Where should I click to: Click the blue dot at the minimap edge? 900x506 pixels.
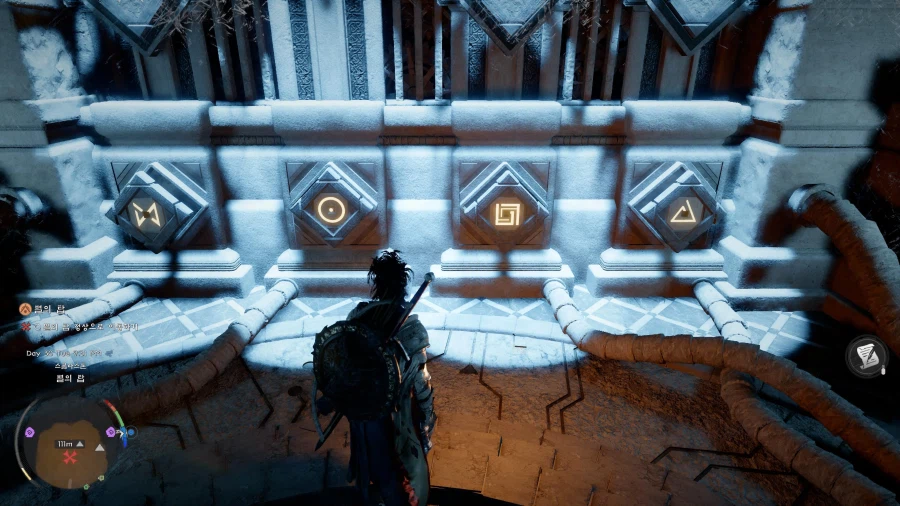pyautogui.click(x=131, y=432)
